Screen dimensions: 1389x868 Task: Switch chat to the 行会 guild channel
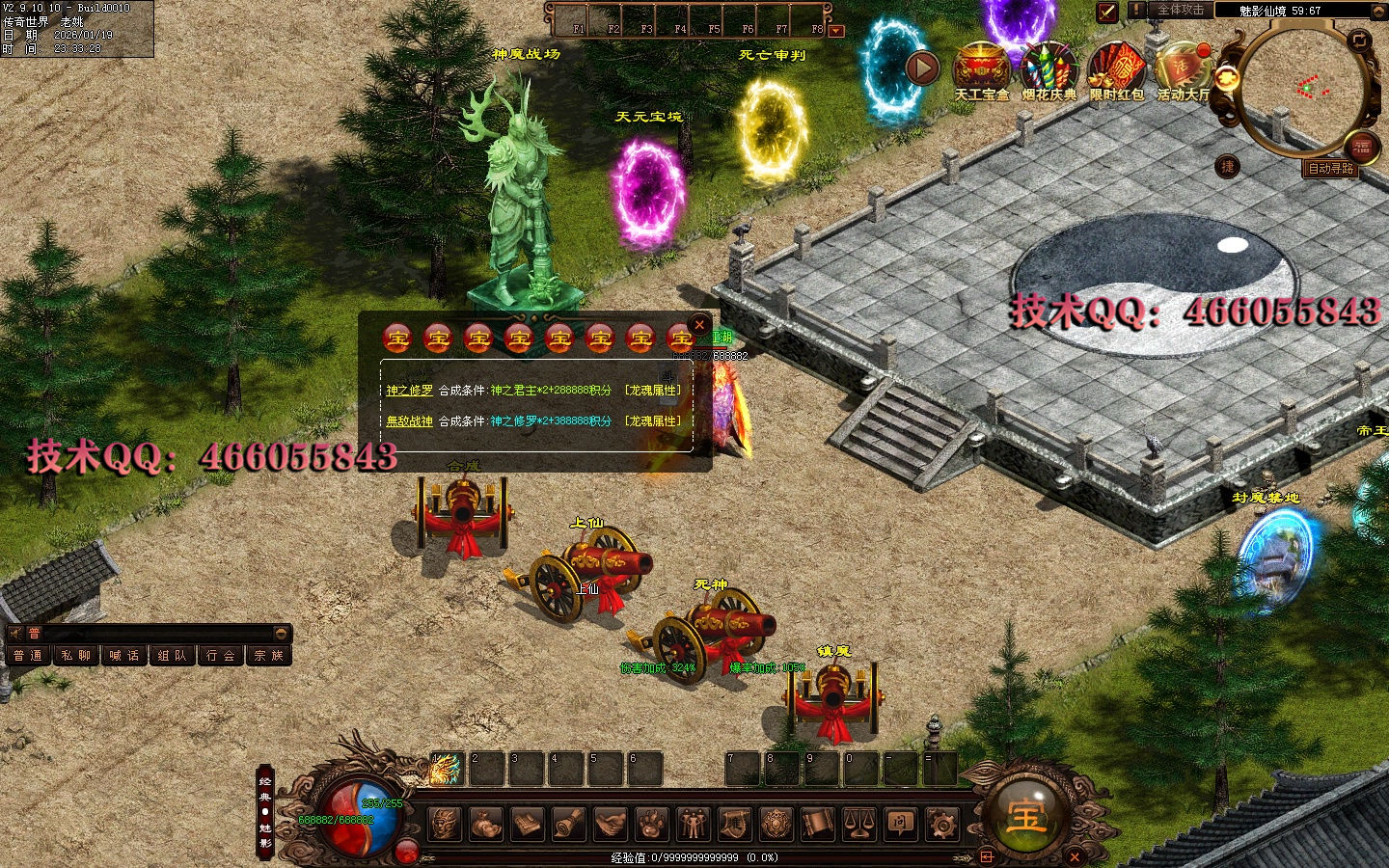(221, 656)
